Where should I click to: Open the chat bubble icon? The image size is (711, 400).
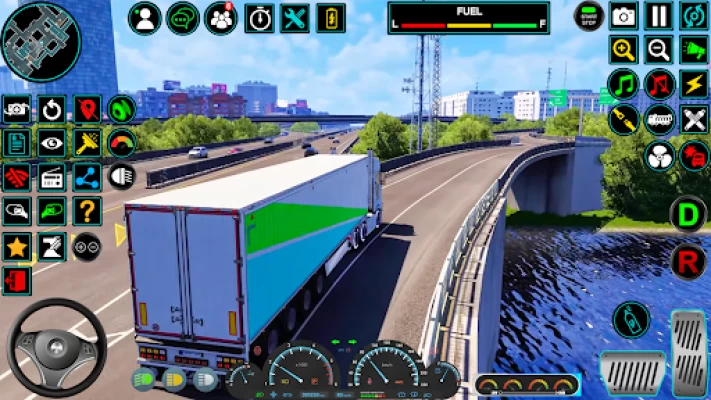[x=182, y=18]
